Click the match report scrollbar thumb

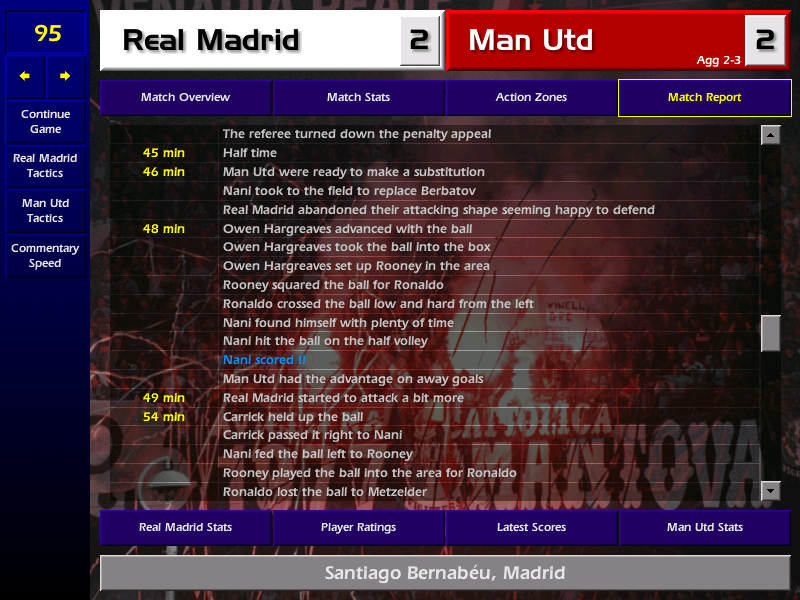tap(770, 333)
